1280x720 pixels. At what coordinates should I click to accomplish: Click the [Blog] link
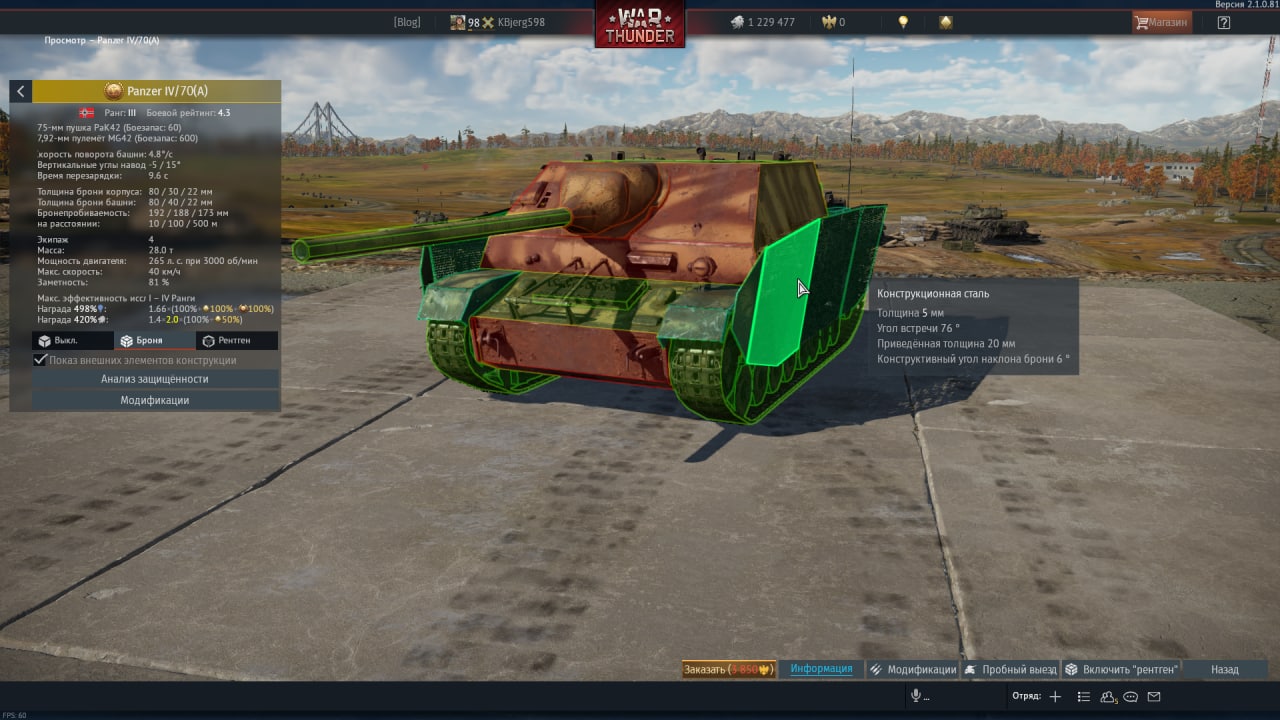[x=407, y=22]
